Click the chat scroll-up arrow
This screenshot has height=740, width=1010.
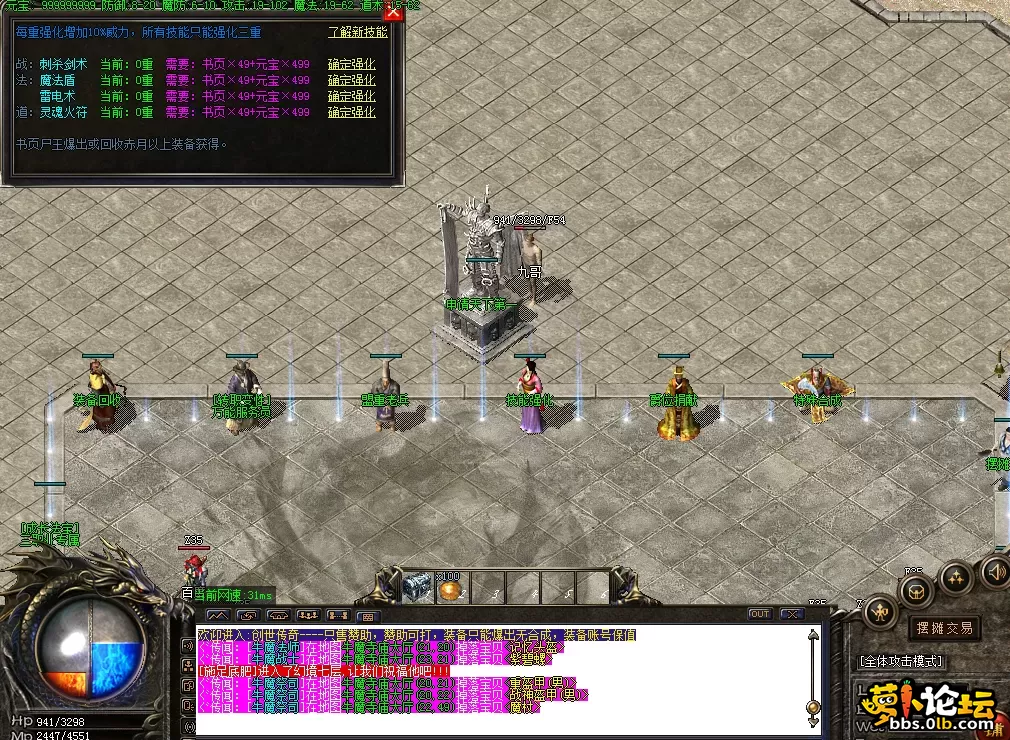click(x=813, y=632)
